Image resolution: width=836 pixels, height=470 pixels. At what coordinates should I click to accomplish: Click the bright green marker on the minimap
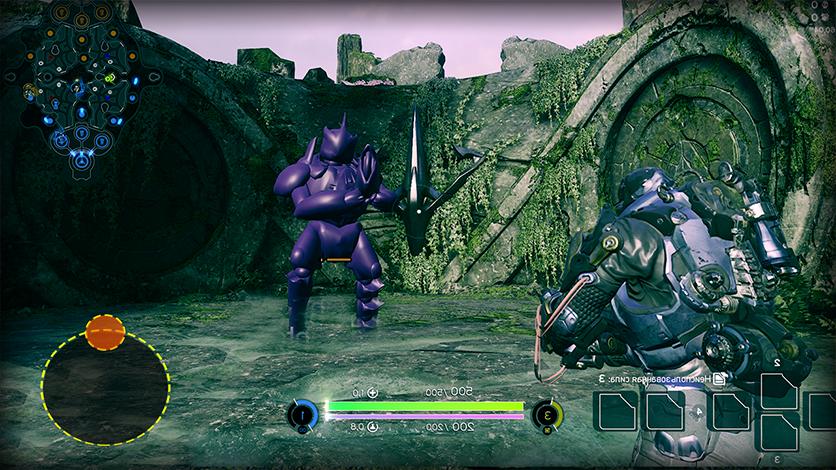click(108, 80)
